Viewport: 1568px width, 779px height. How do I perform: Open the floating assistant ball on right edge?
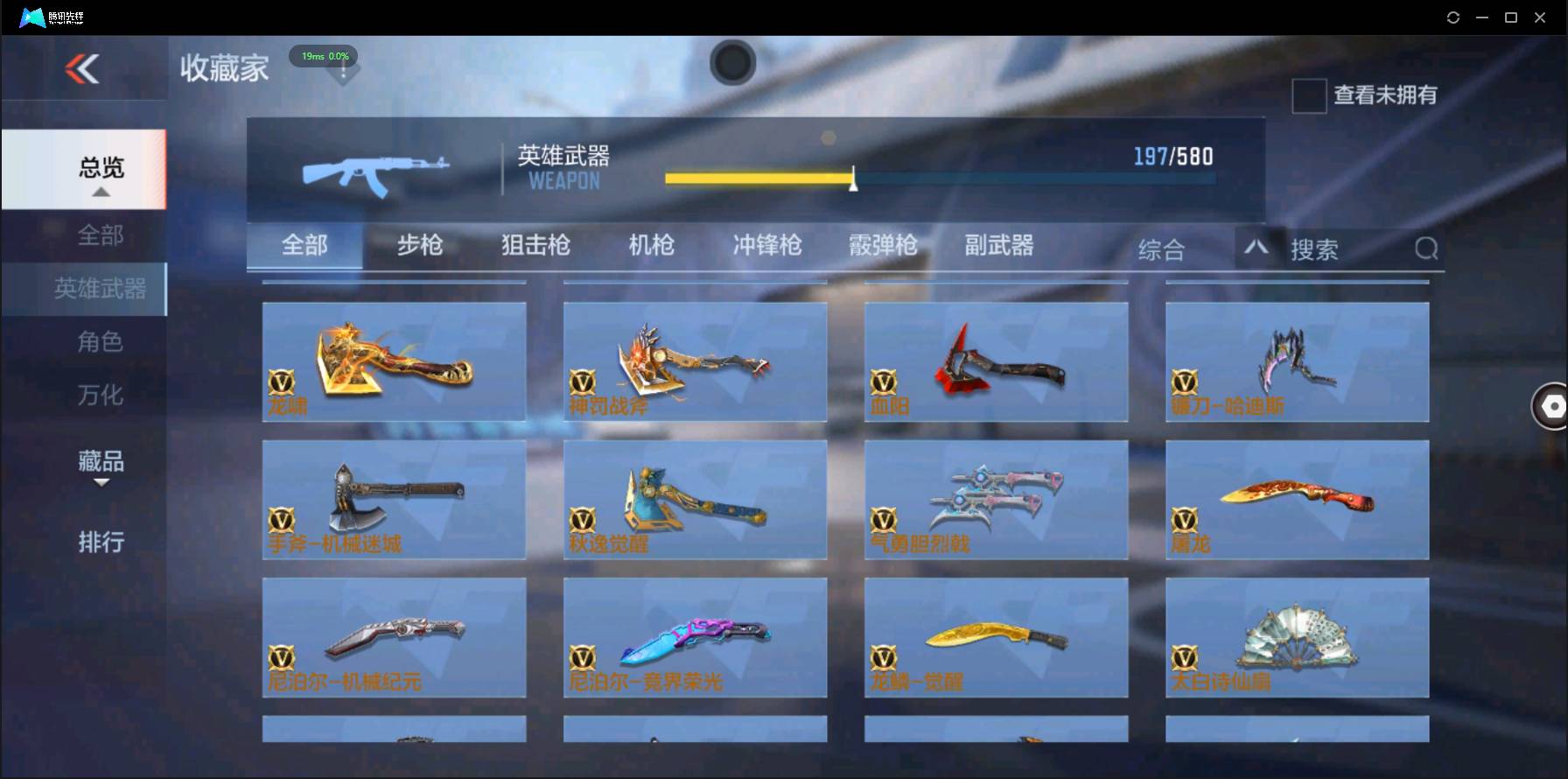[x=1550, y=406]
